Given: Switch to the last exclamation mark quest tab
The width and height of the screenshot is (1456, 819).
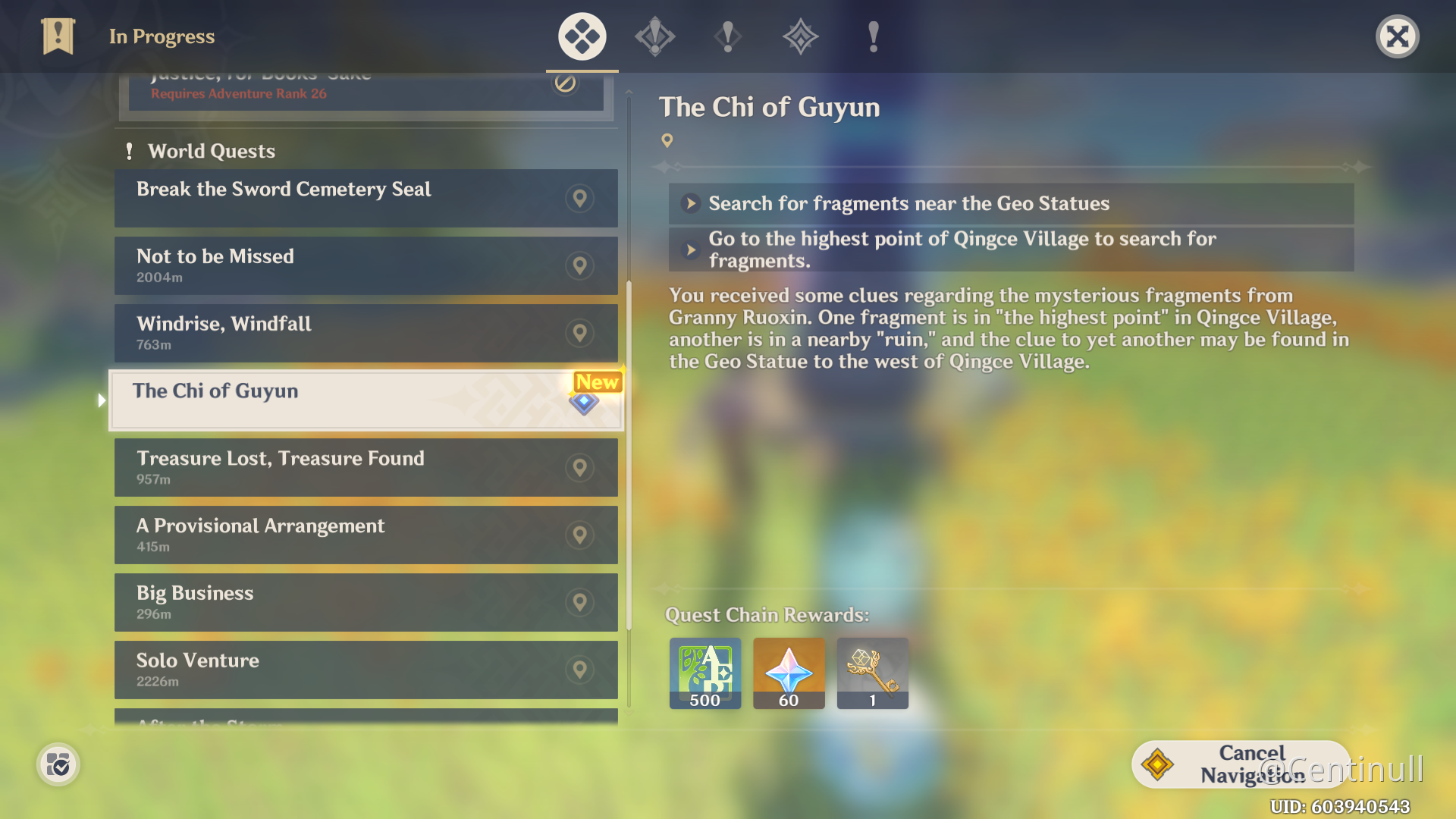Looking at the screenshot, I should coord(873,36).
